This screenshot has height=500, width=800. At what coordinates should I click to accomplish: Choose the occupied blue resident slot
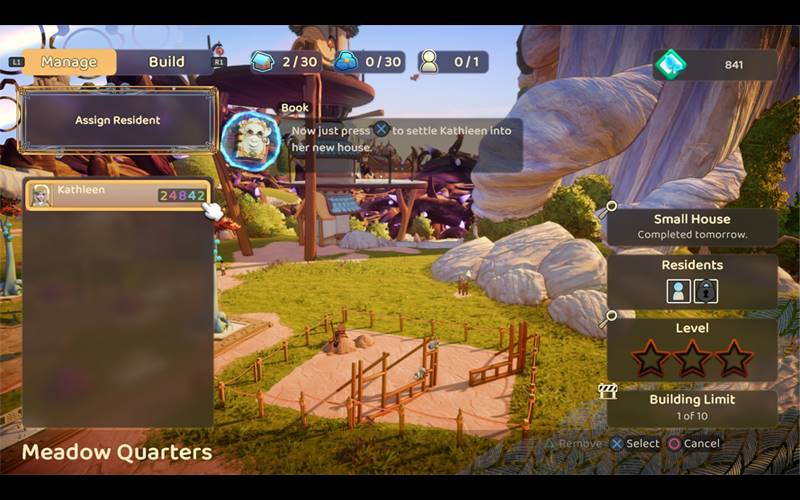679,291
